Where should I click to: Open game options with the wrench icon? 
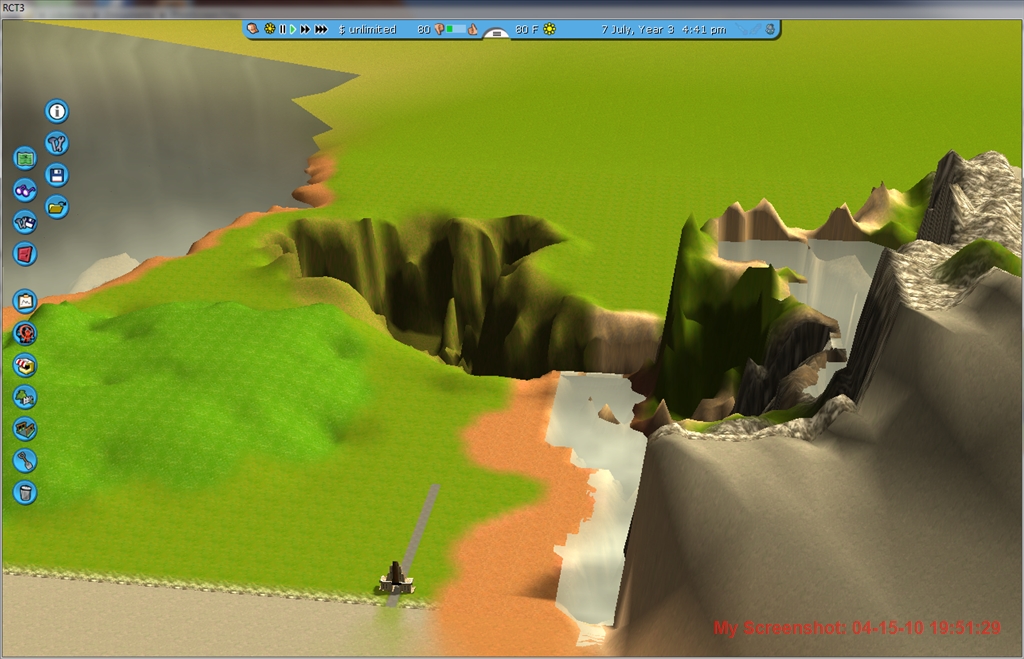point(57,143)
